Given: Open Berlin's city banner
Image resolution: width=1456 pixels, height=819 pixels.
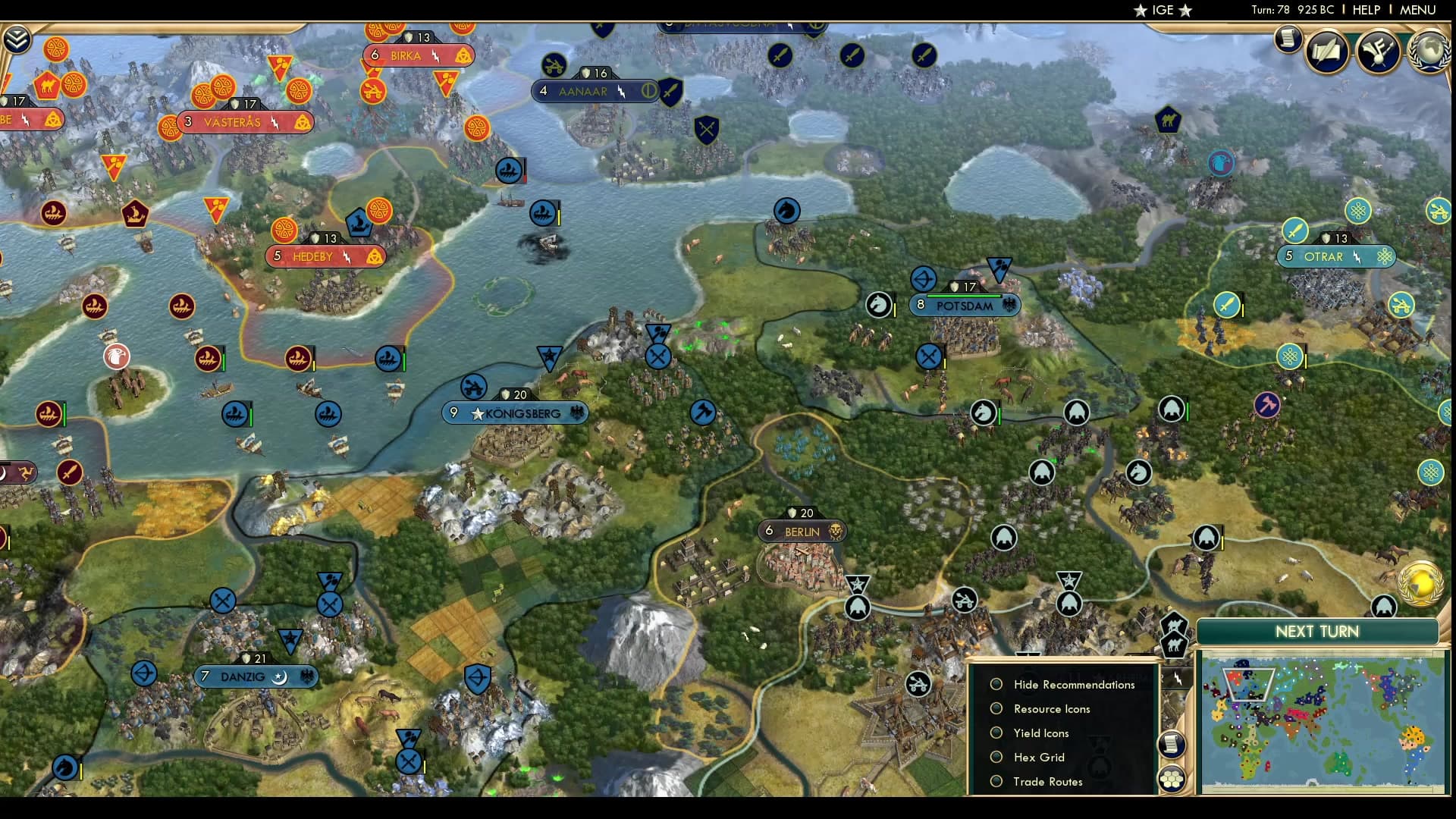Looking at the screenshot, I should click(x=803, y=531).
